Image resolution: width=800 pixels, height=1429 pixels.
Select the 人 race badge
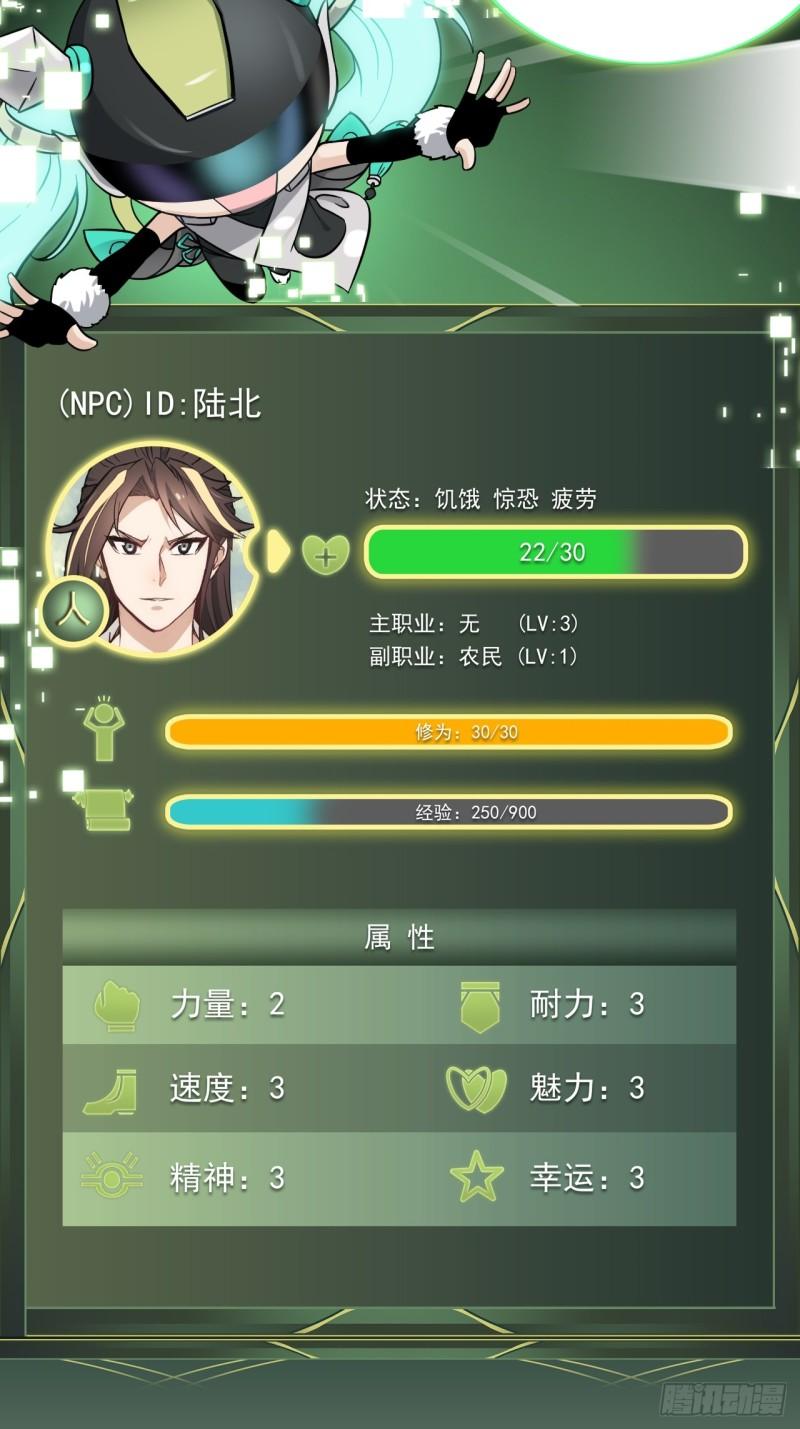70,613
